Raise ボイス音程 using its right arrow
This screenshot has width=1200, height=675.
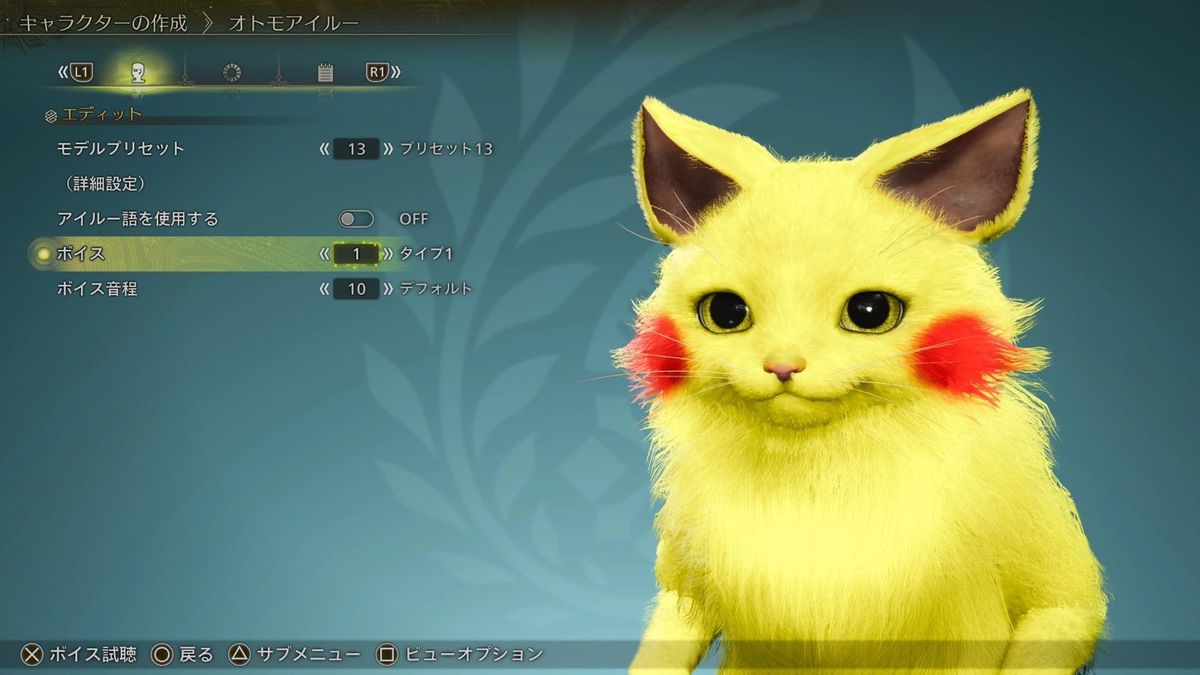click(388, 289)
